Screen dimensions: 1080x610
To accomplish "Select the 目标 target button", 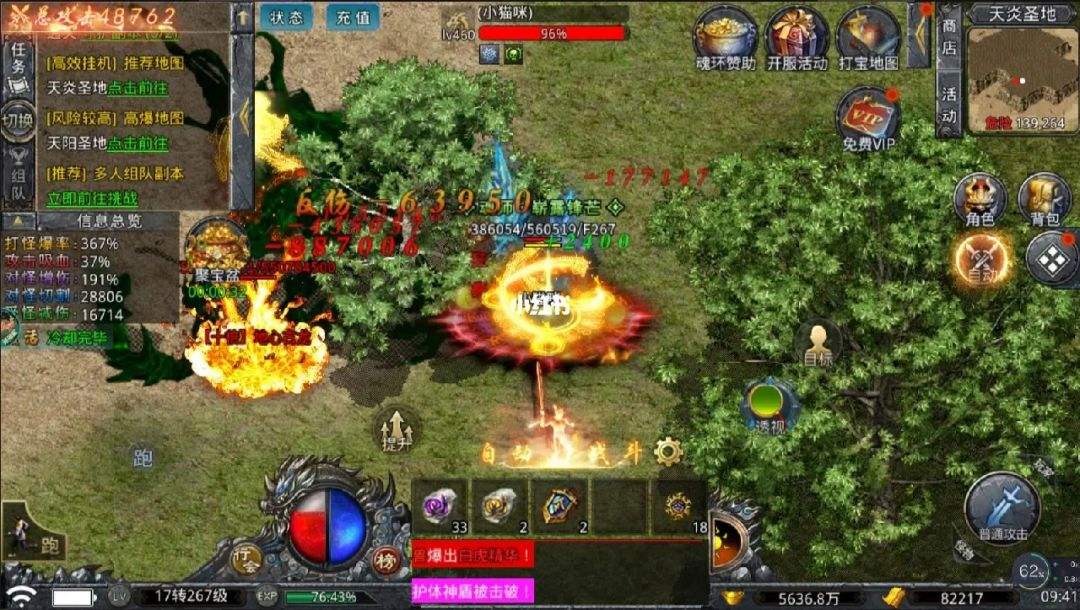I will click(819, 345).
